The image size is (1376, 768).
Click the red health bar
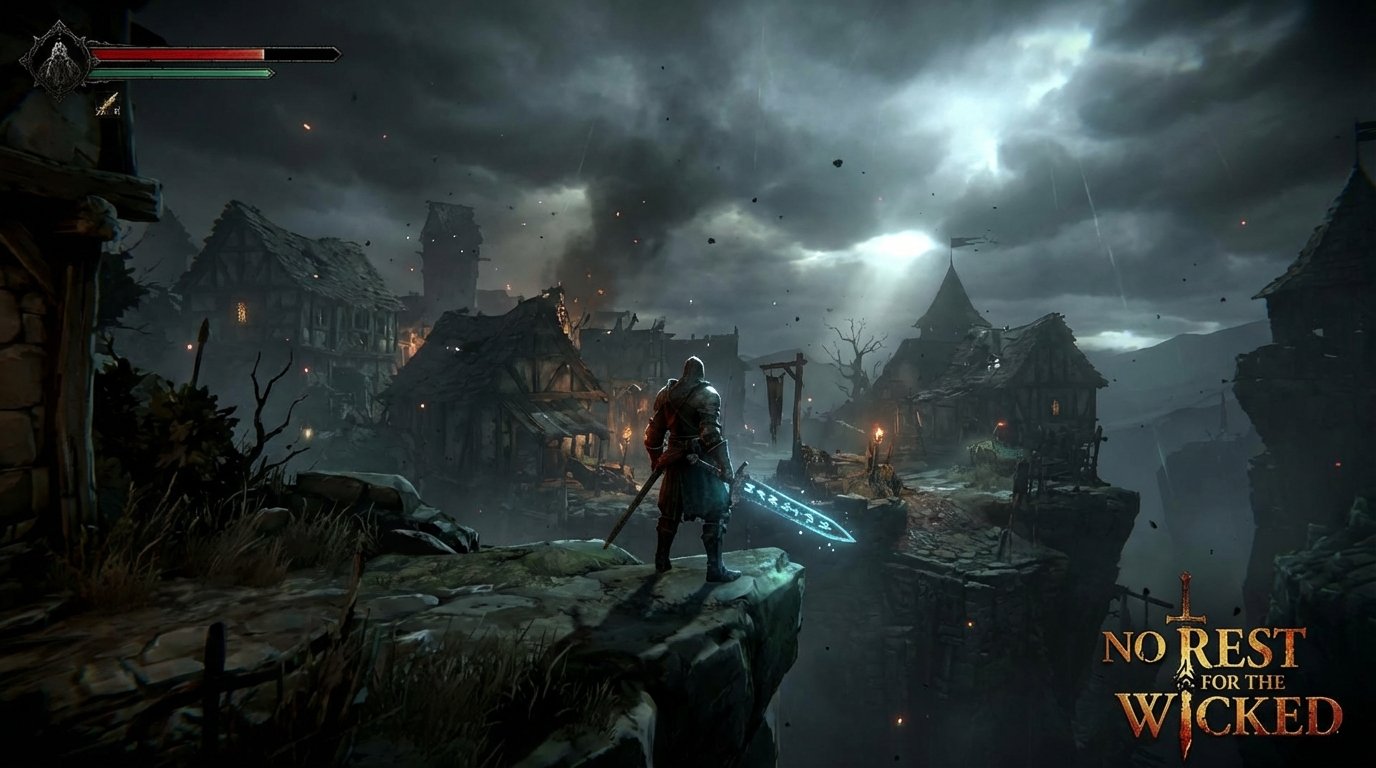coord(180,54)
